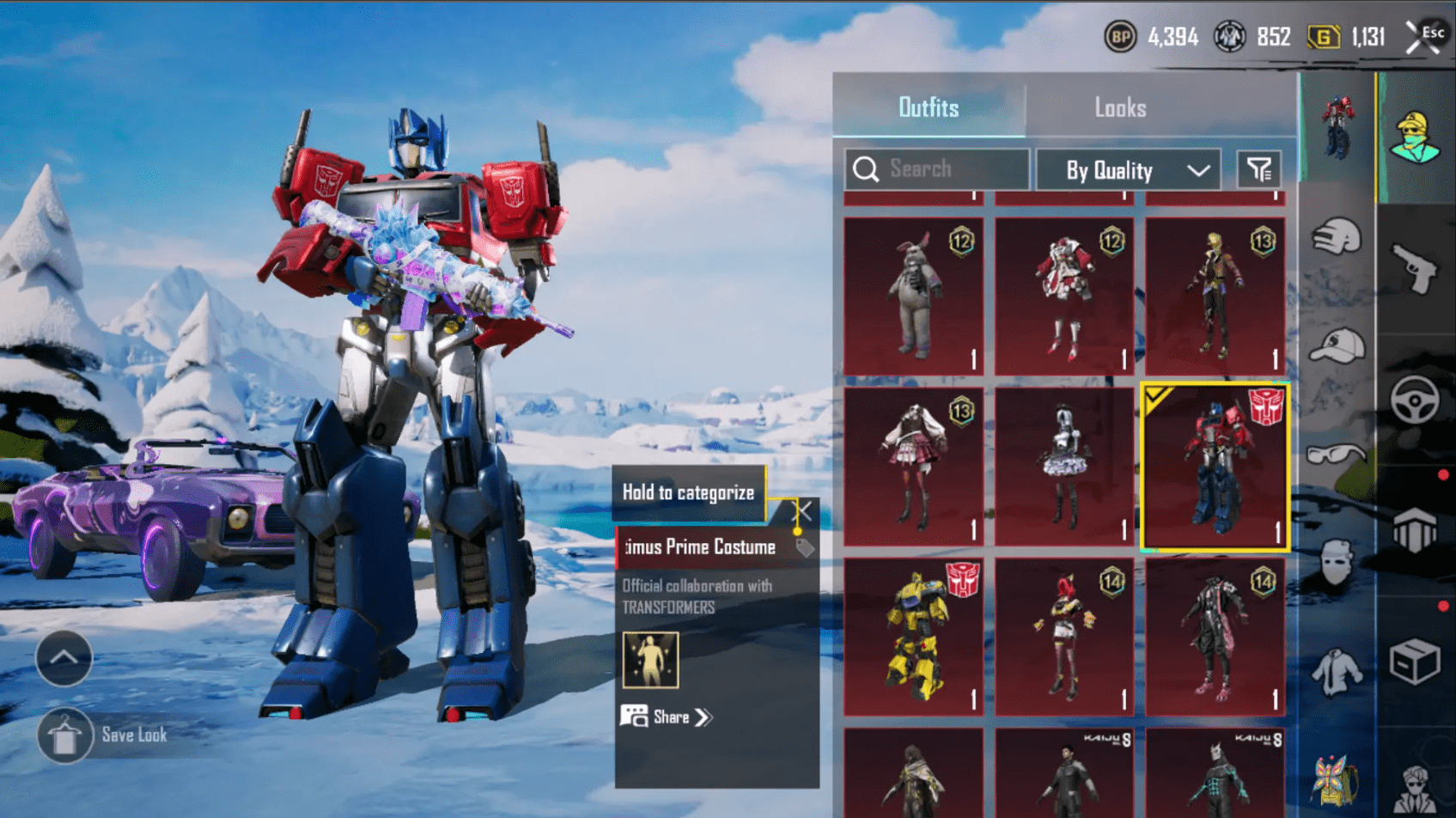Click the Search input field
This screenshot has height=818, width=1456.
(x=936, y=169)
